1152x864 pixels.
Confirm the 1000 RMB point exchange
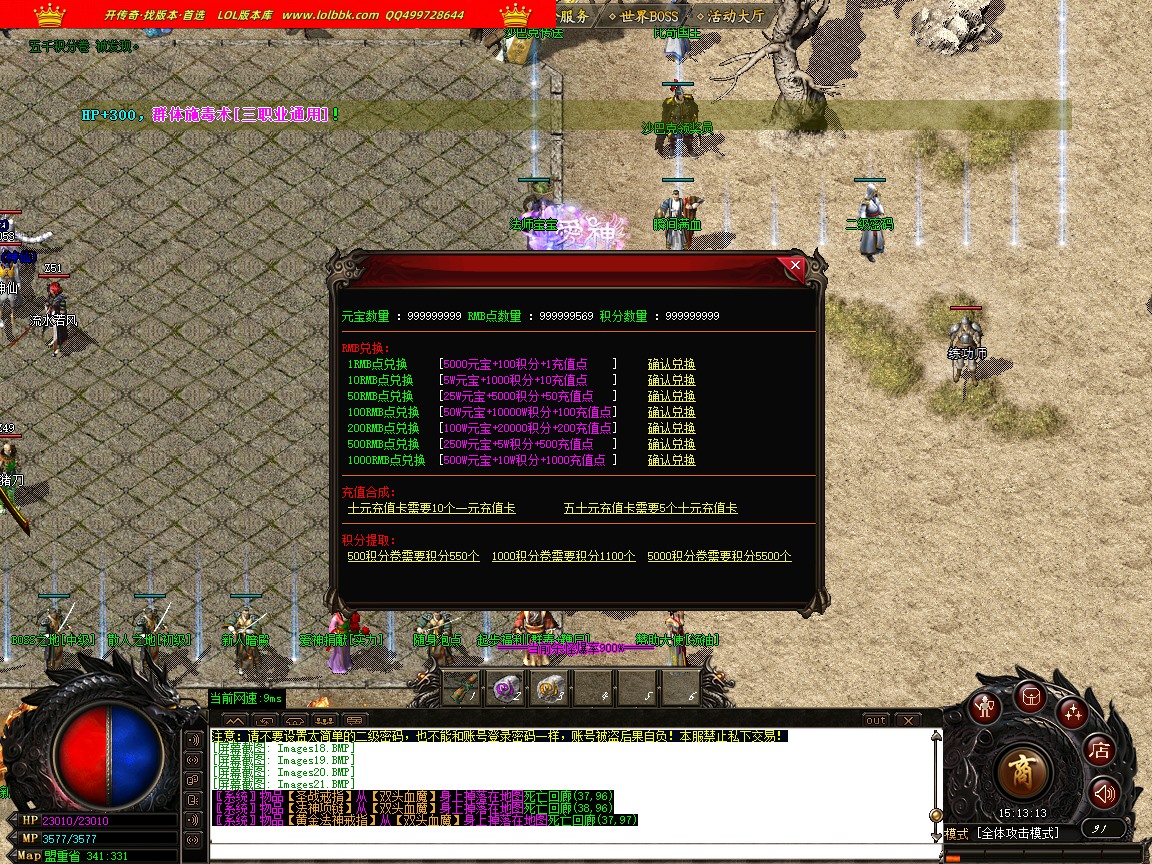point(671,461)
